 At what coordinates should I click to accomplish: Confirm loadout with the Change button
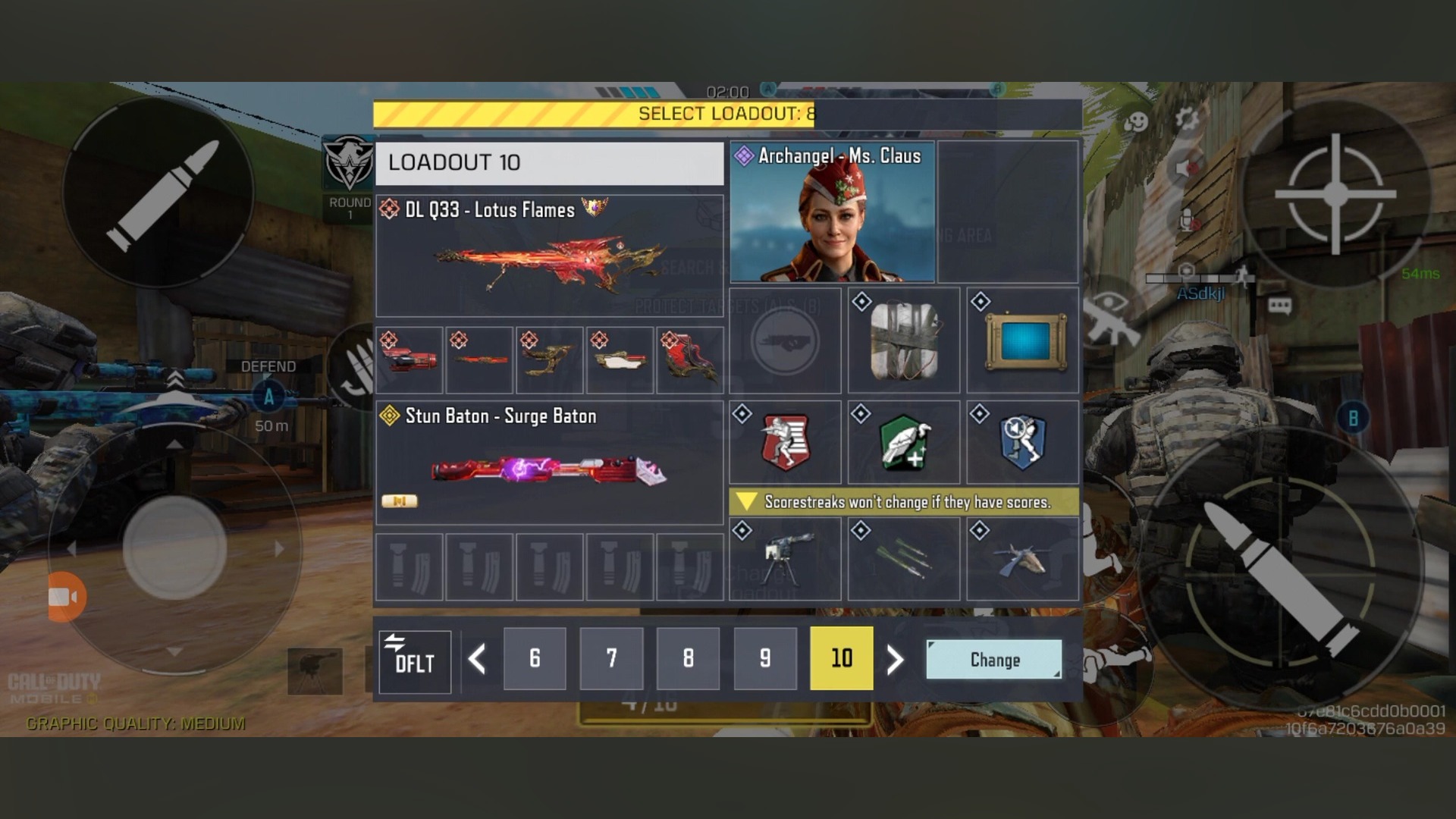[993, 659]
